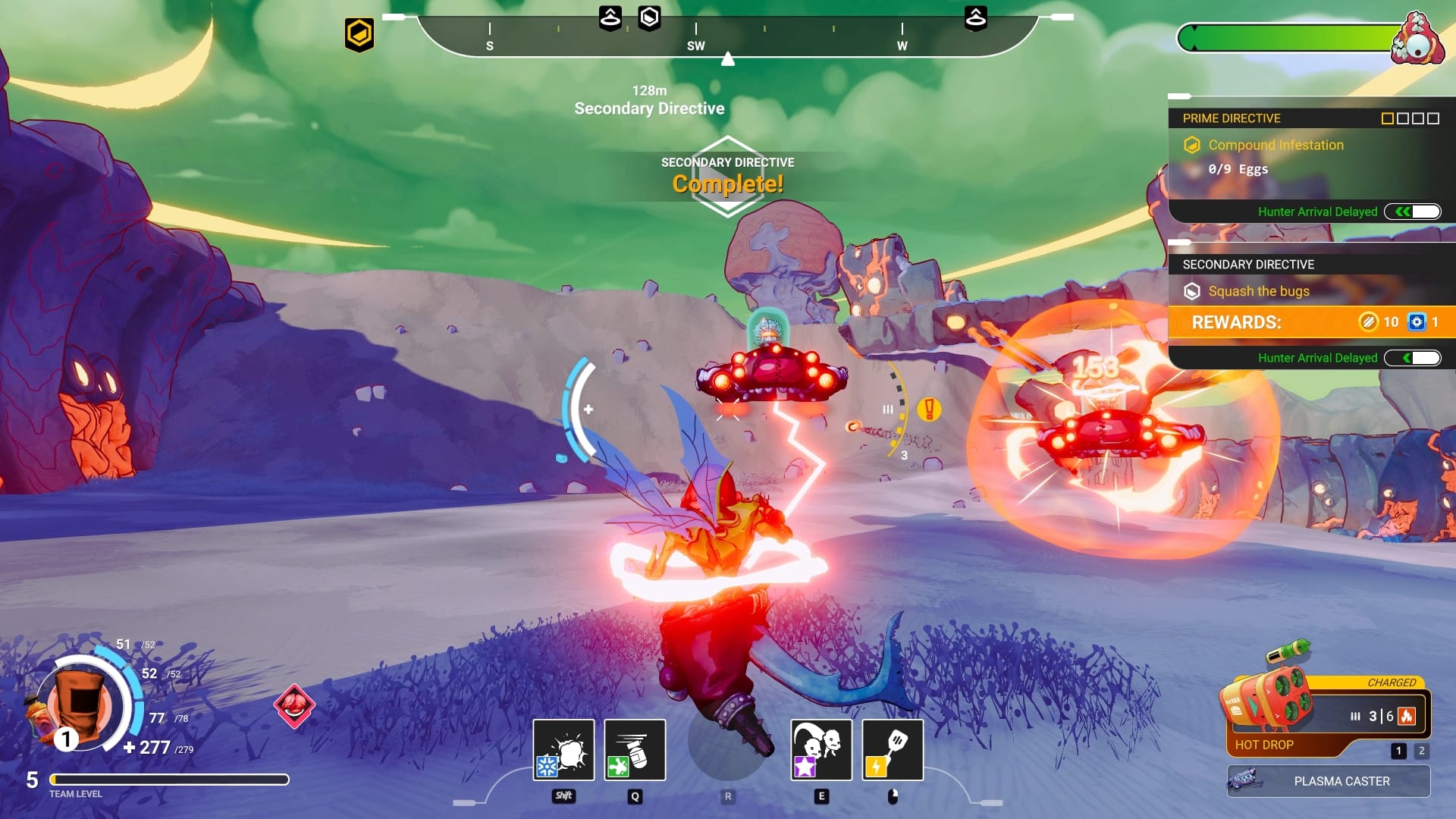Activate the freeze burst ability icon
Screen dimensions: 1456x819
563,750
